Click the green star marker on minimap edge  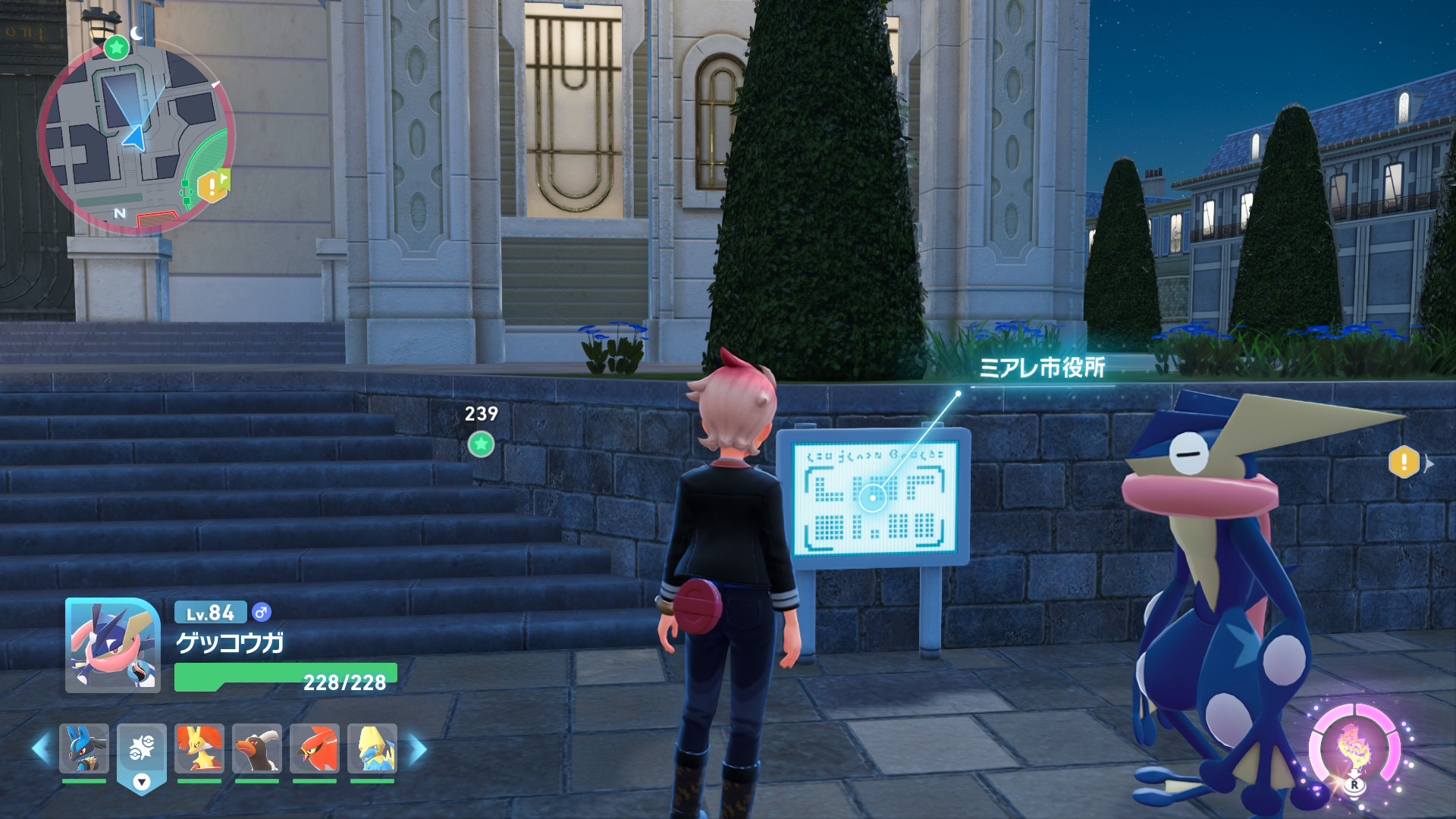[116, 48]
